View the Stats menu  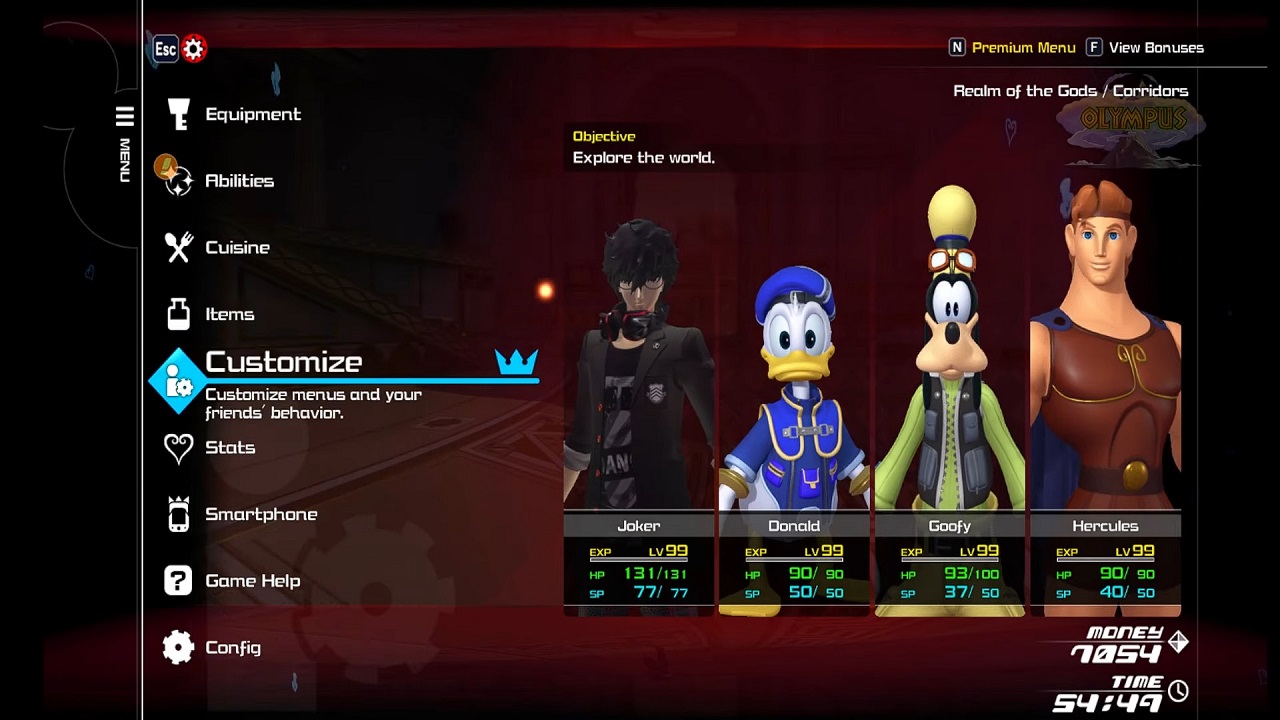(x=229, y=447)
